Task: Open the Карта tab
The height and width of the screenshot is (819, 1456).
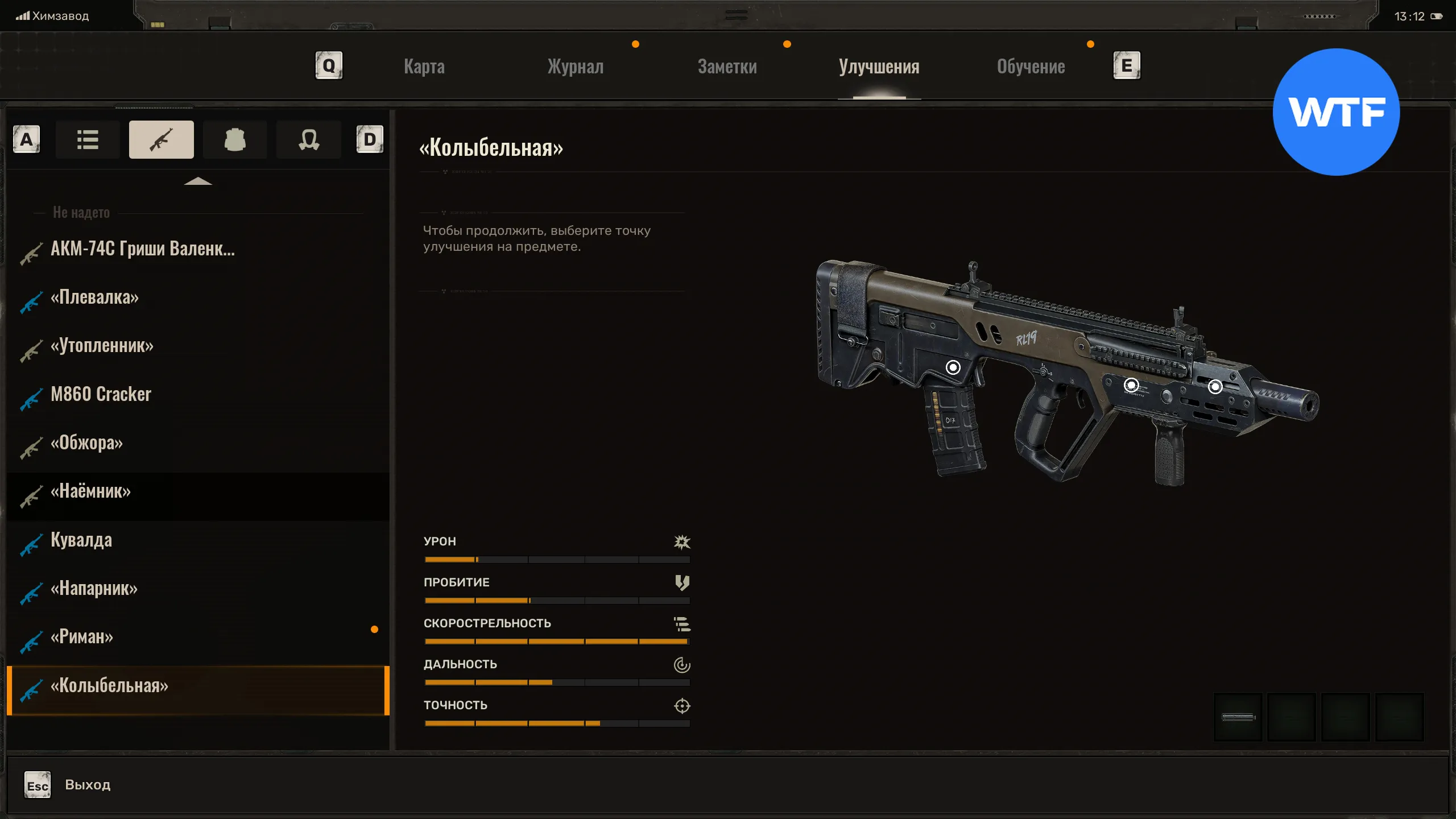Action: (424, 67)
